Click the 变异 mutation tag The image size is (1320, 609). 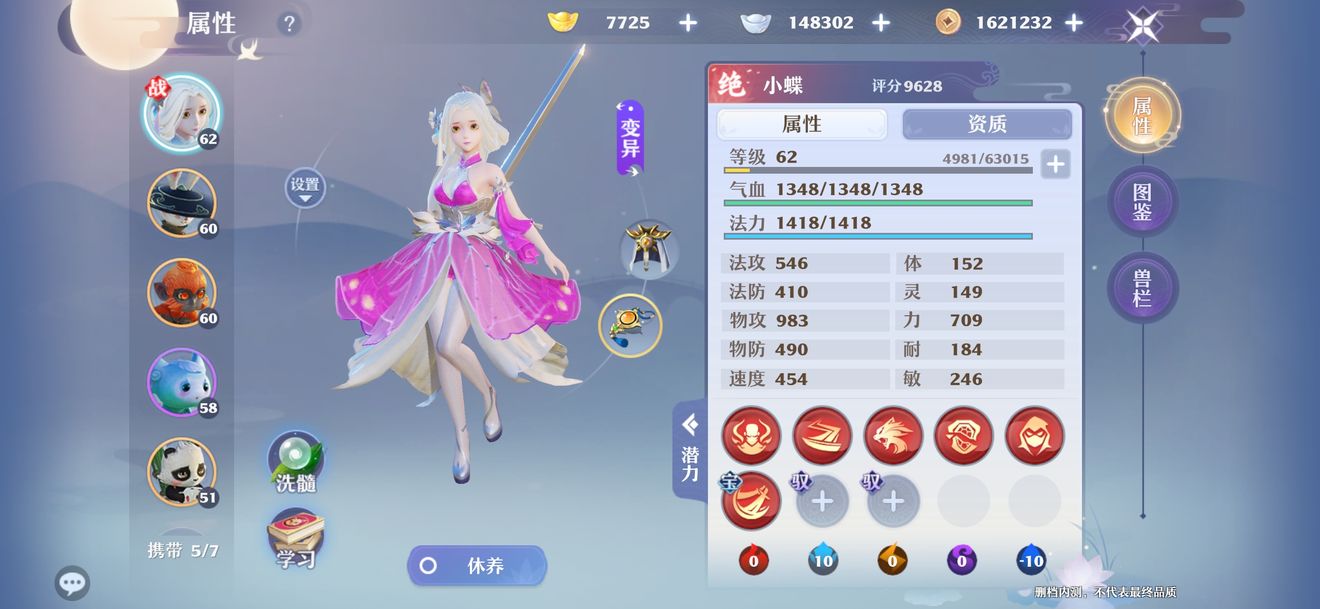(x=630, y=139)
